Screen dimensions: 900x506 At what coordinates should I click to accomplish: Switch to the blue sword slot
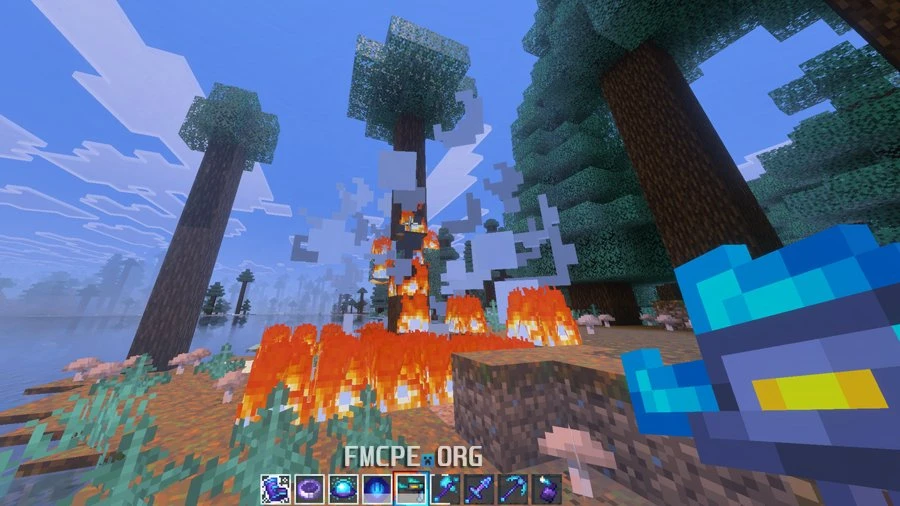(x=479, y=489)
